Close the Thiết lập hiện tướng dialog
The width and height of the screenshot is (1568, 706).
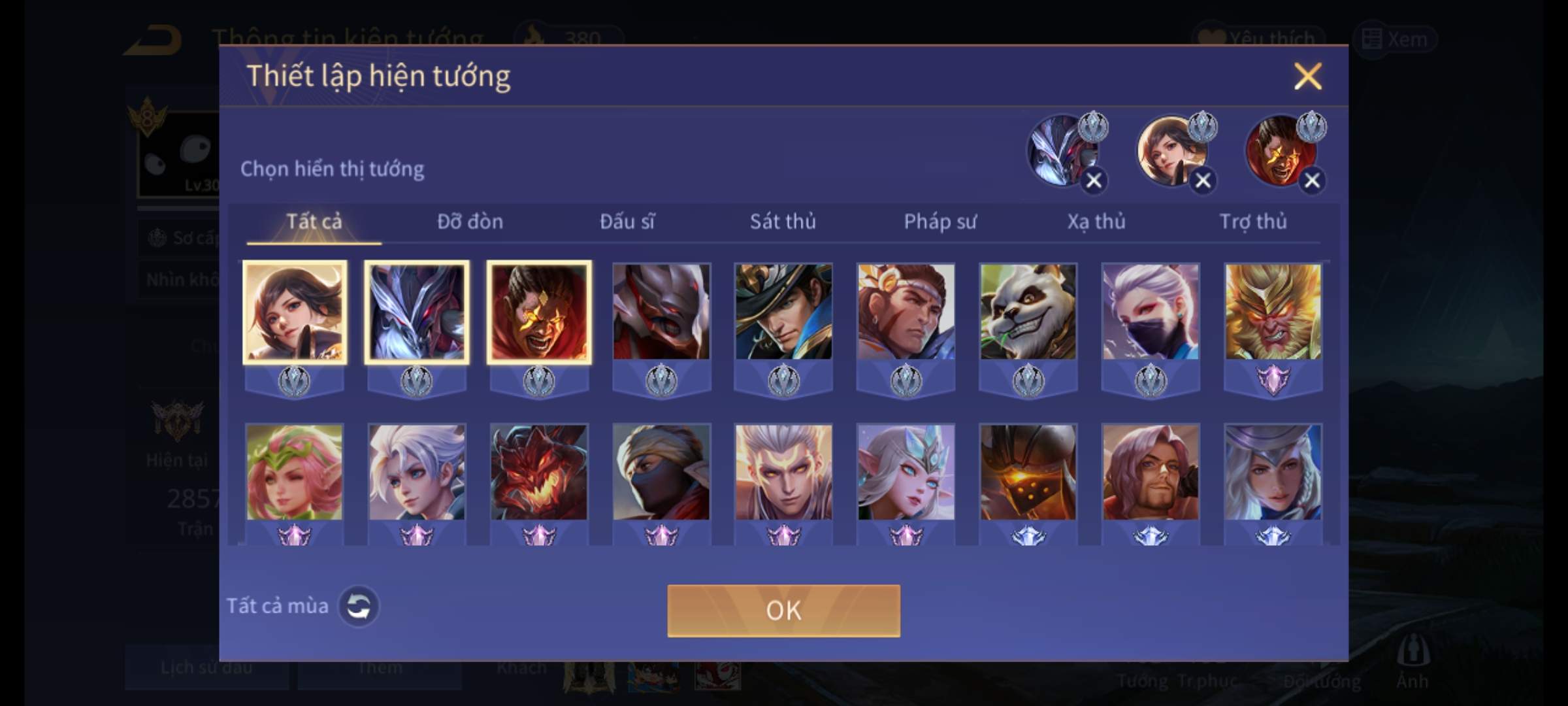point(1307,76)
